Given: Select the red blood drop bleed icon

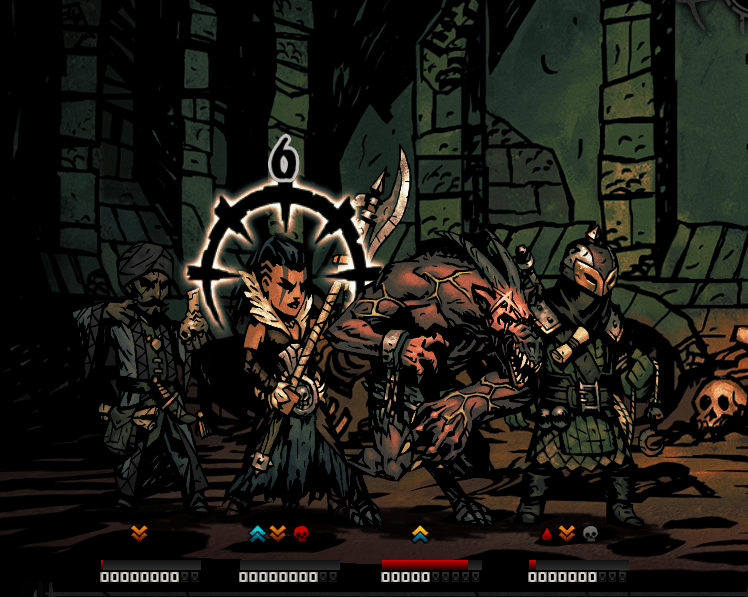Looking at the screenshot, I should pos(545,534).
